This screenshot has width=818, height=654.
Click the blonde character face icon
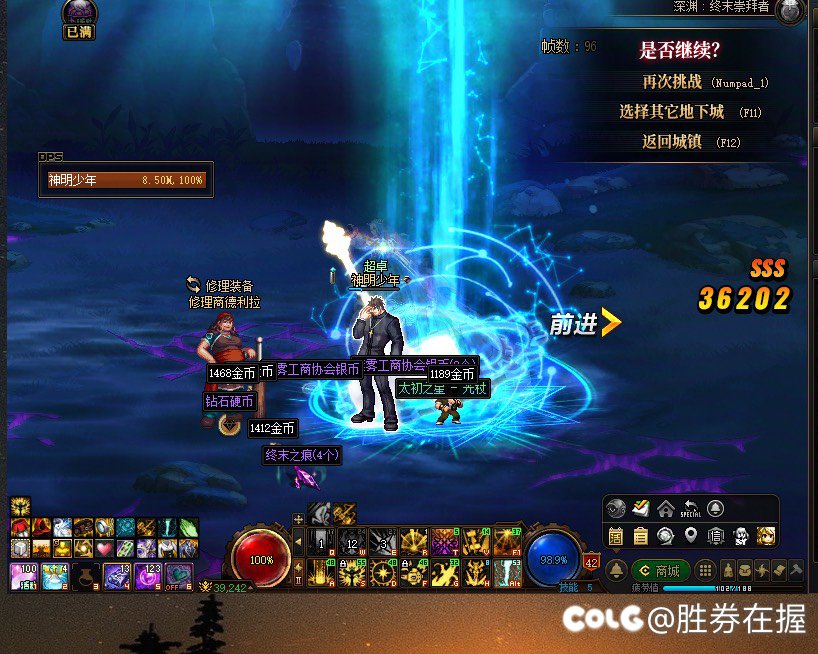click(x=766, y=536)
